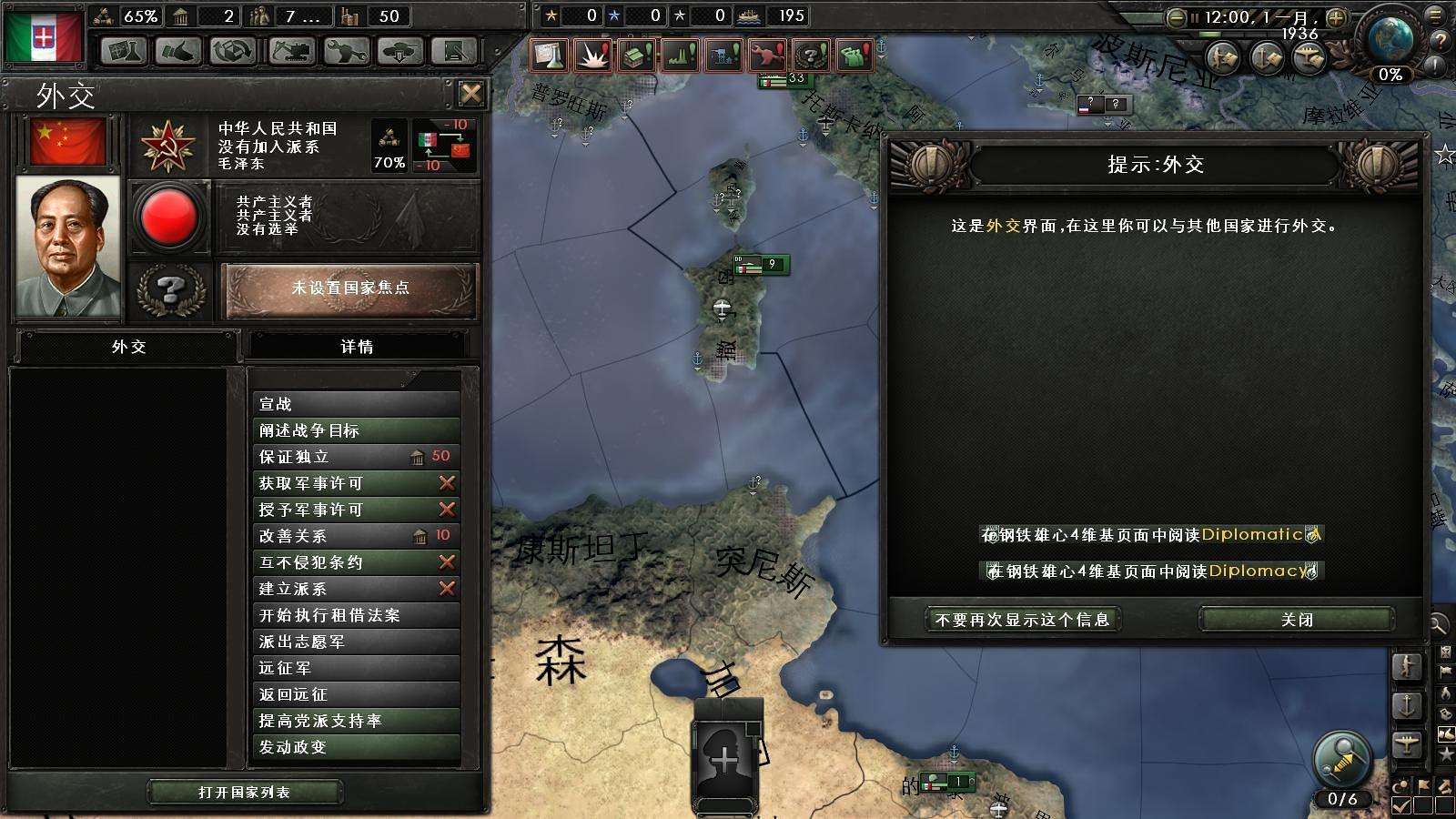This screenshot has width=1456, height=819.
Task: Click the Italian flag in top corner
Action: (43, 36)
